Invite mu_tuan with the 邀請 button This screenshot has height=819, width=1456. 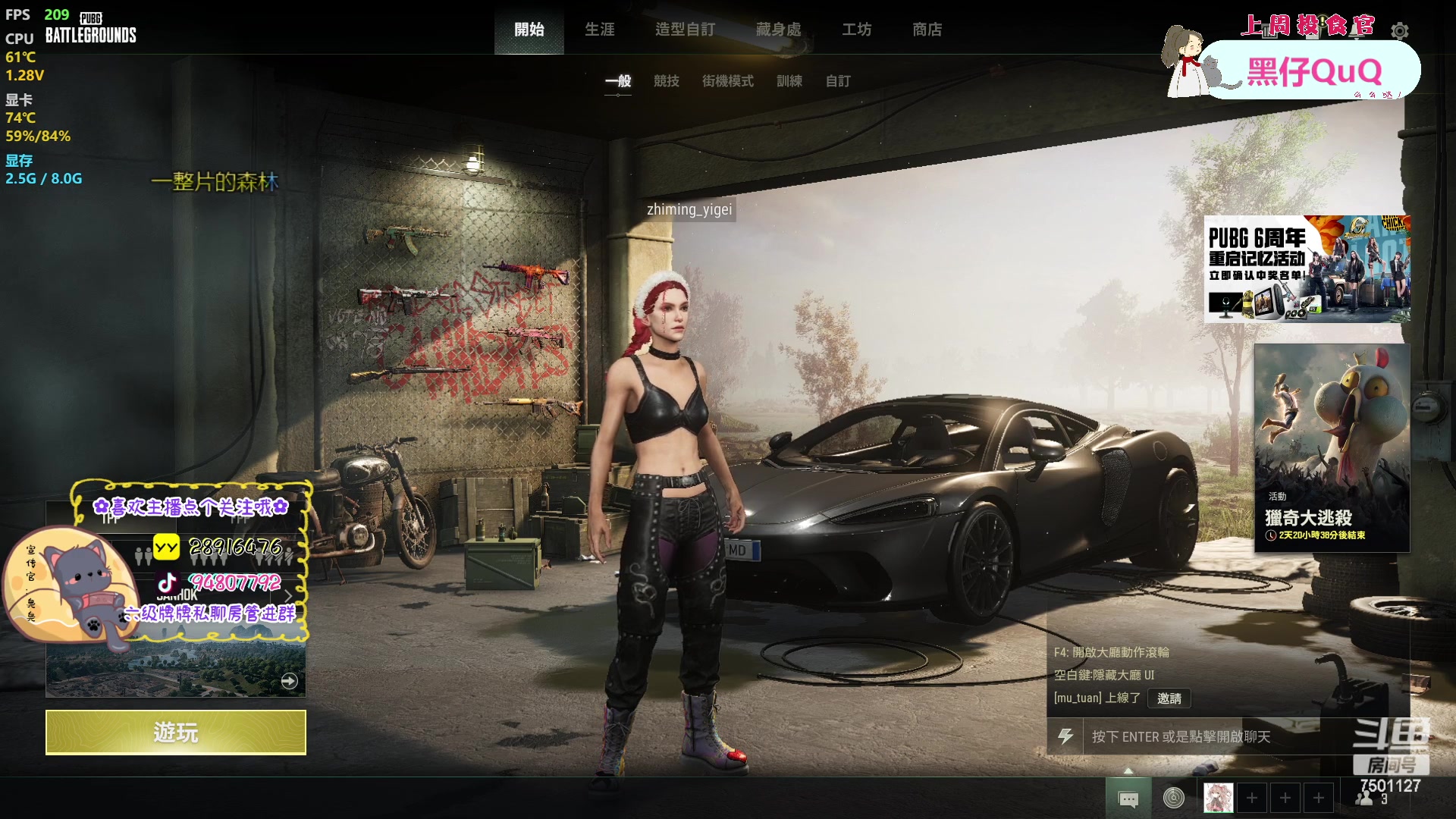[1169, 698]
